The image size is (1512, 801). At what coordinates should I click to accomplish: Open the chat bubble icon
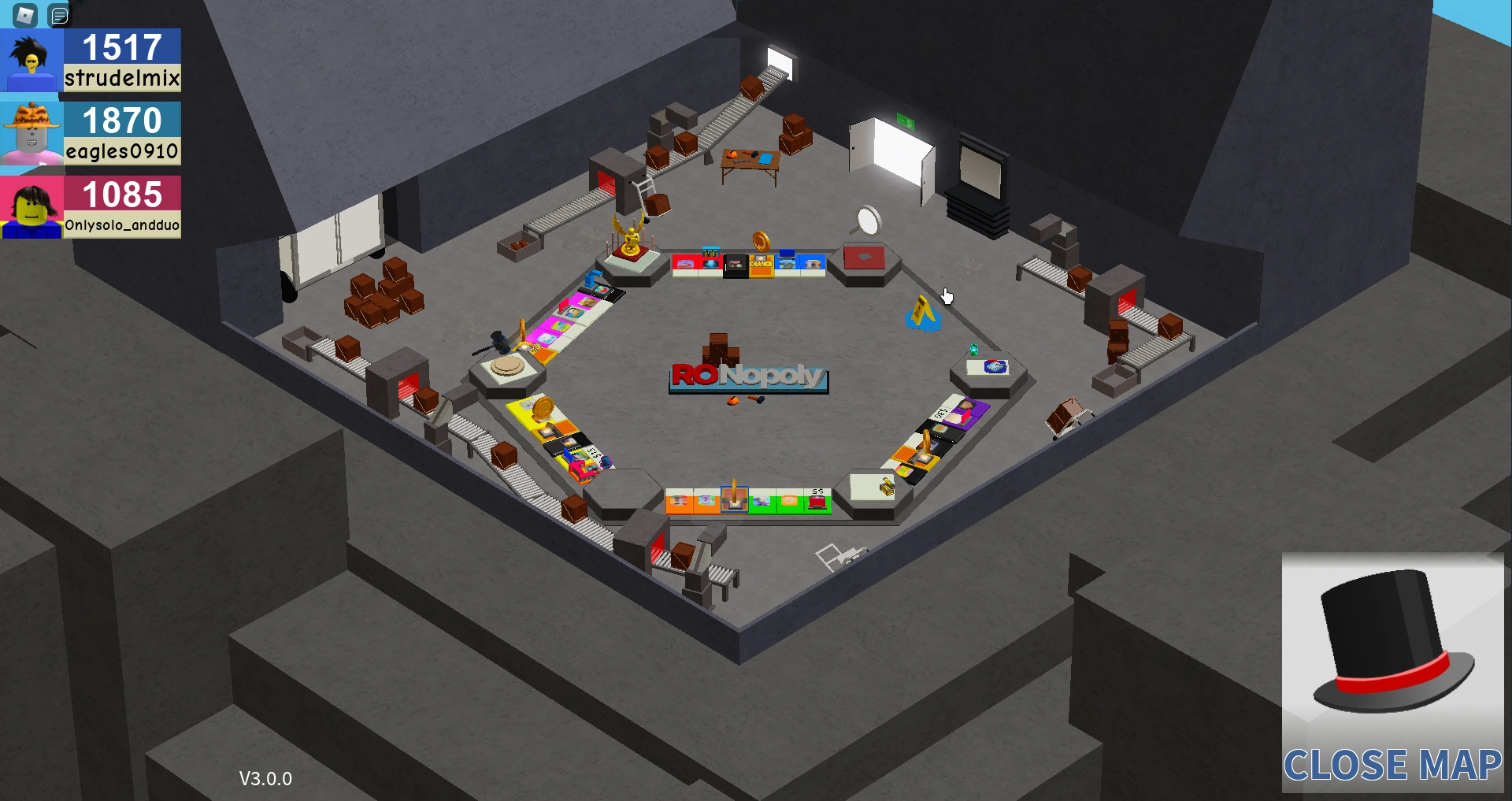[x=59, y=14]
